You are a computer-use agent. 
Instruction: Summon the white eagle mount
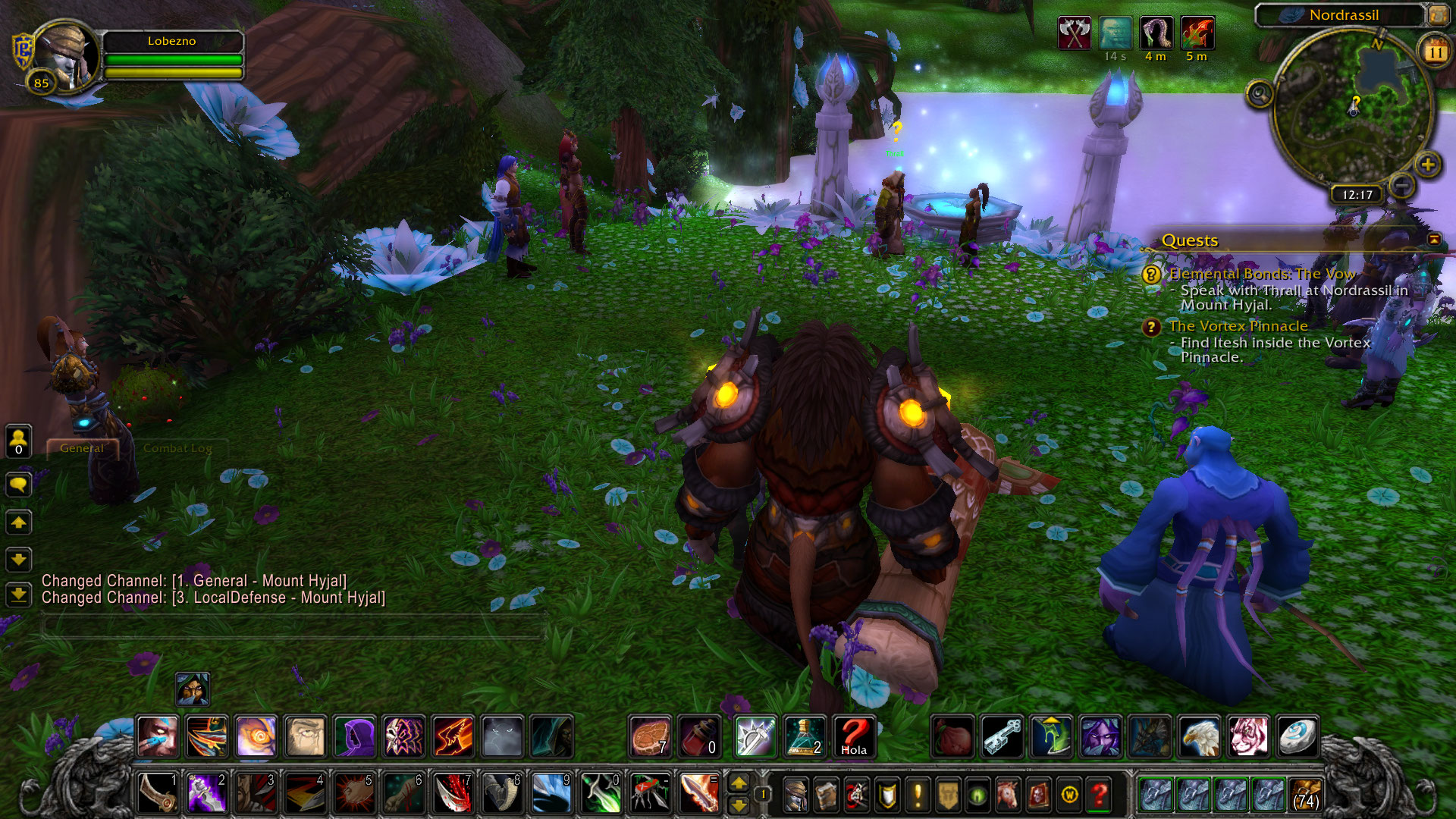click(x=1199, y=737)
